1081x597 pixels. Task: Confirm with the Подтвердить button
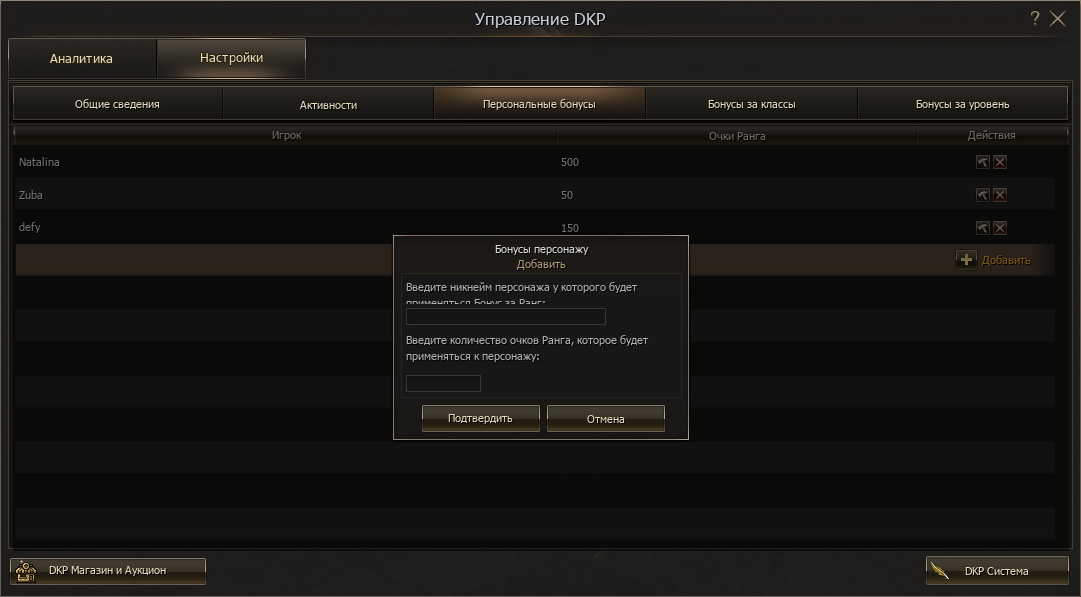480,419
